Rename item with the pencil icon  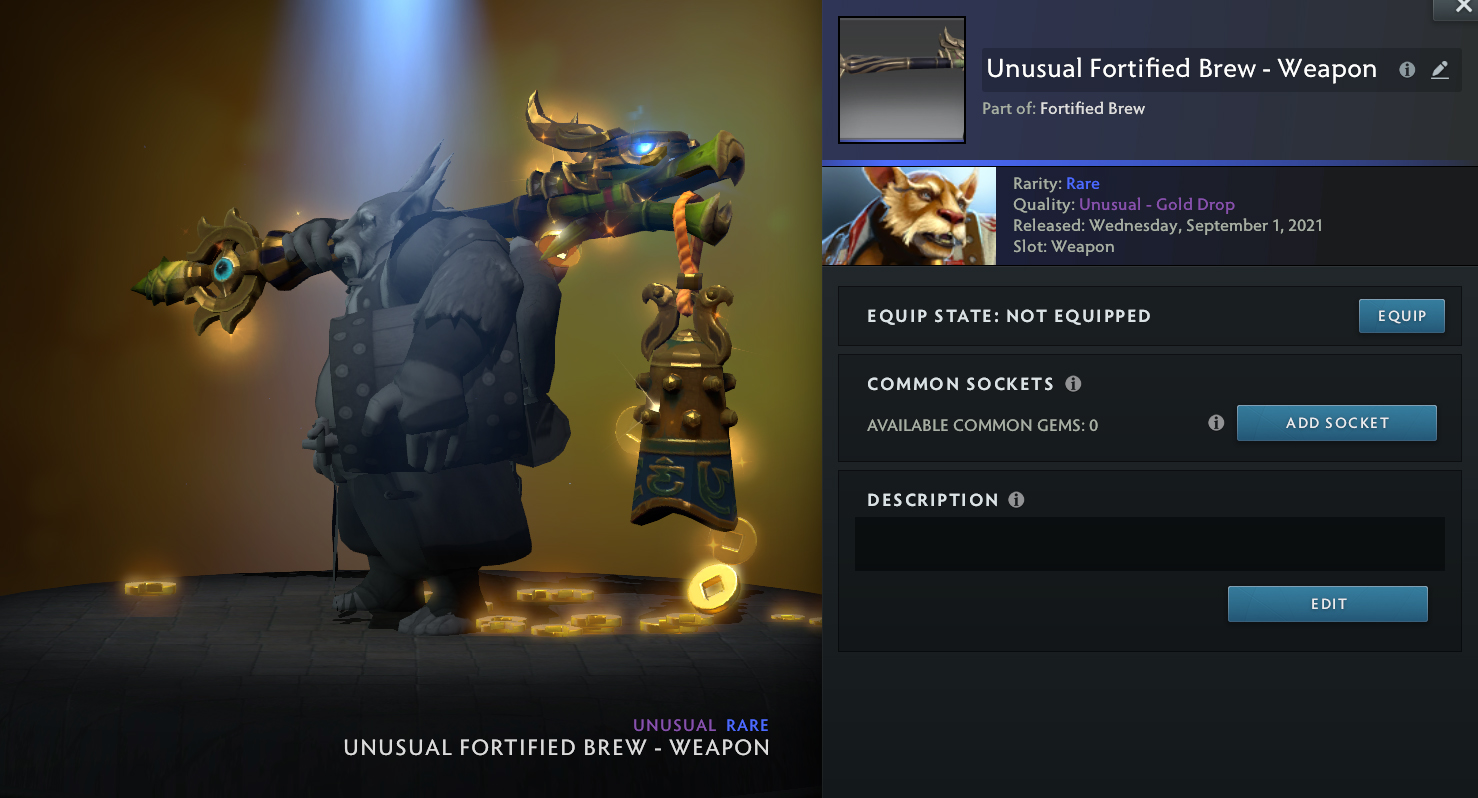pyautogui.click(x=1439, y=70)
